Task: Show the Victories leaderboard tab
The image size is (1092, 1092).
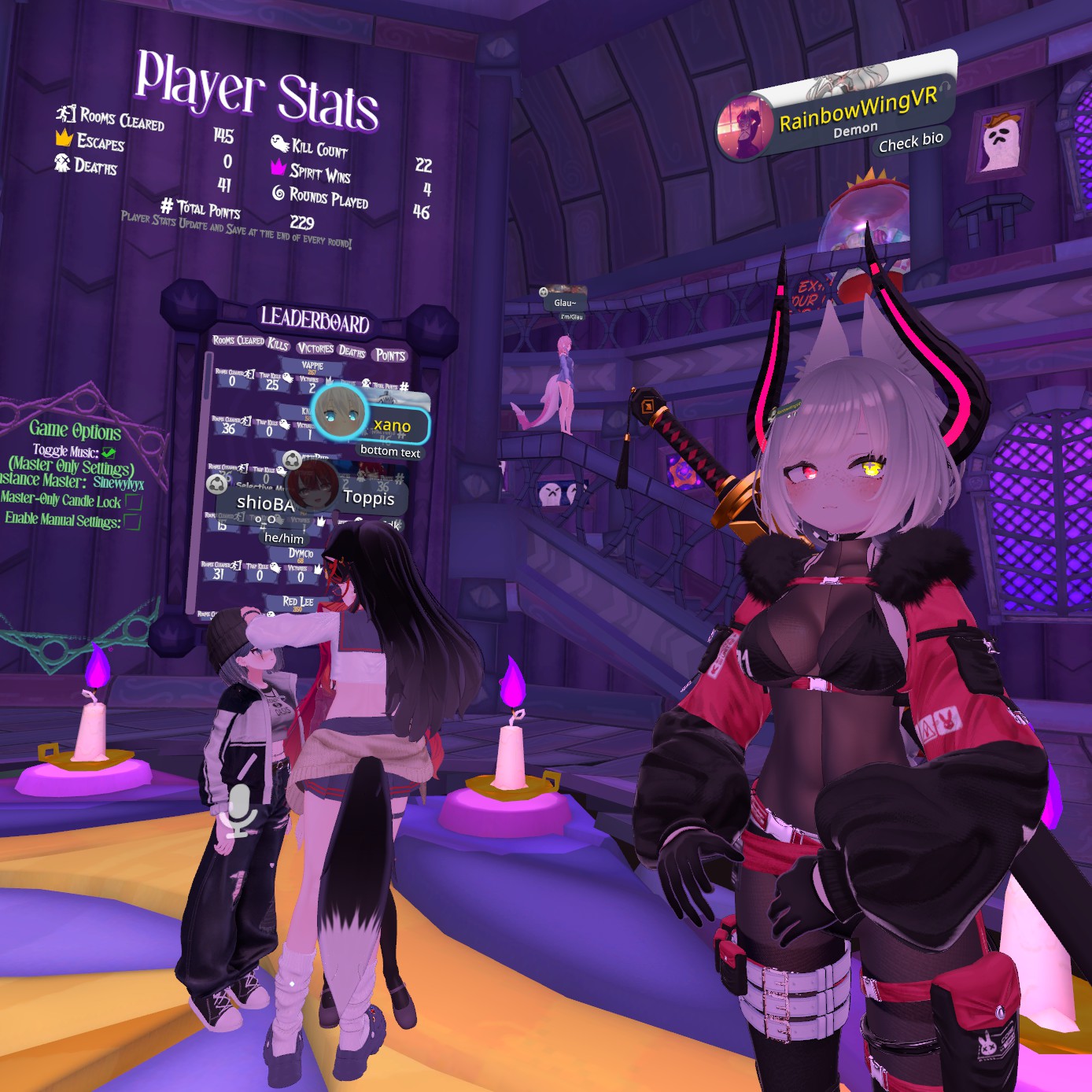Action: 315,348
